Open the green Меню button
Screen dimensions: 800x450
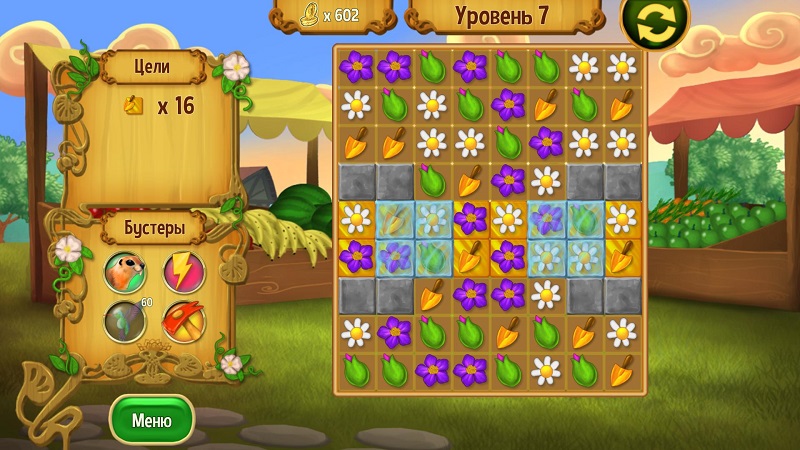152,420
